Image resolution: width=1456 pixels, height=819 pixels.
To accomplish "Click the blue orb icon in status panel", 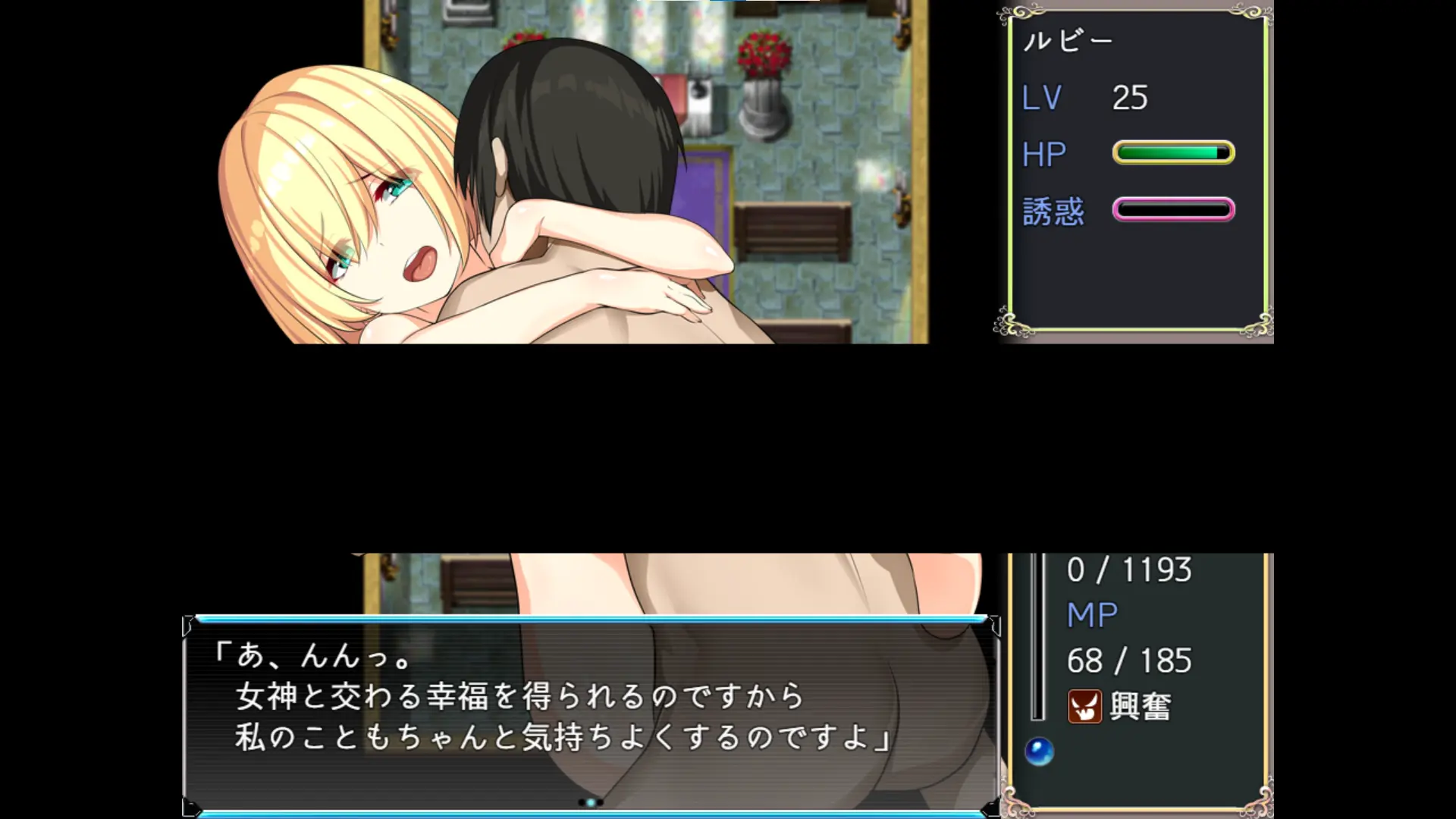I will (x=1039, y=752).
